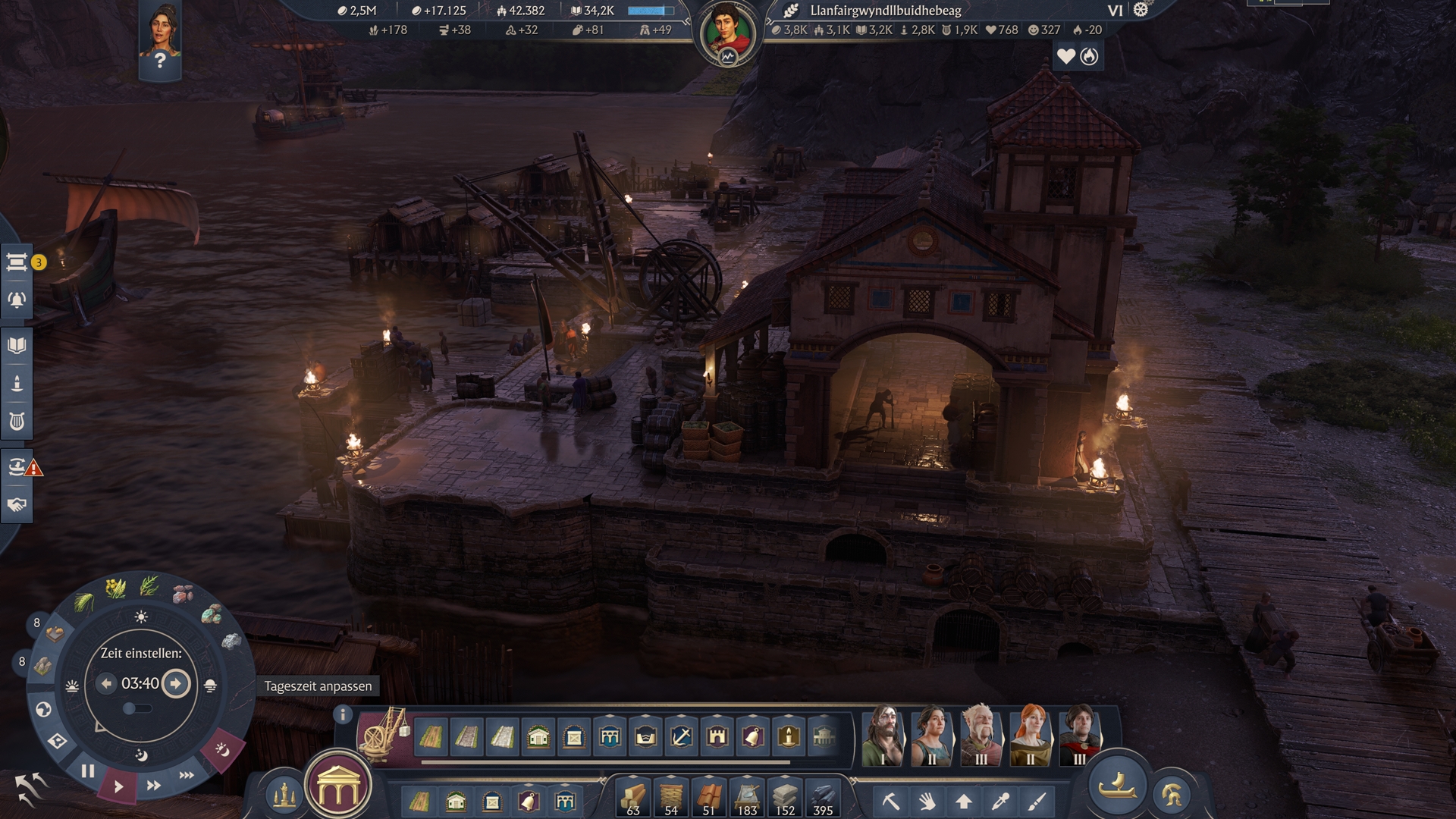Toggle the day-night cycle button
Viewport: 1456px width, 819px height.
pyautogui.click(x=222, y=750)
